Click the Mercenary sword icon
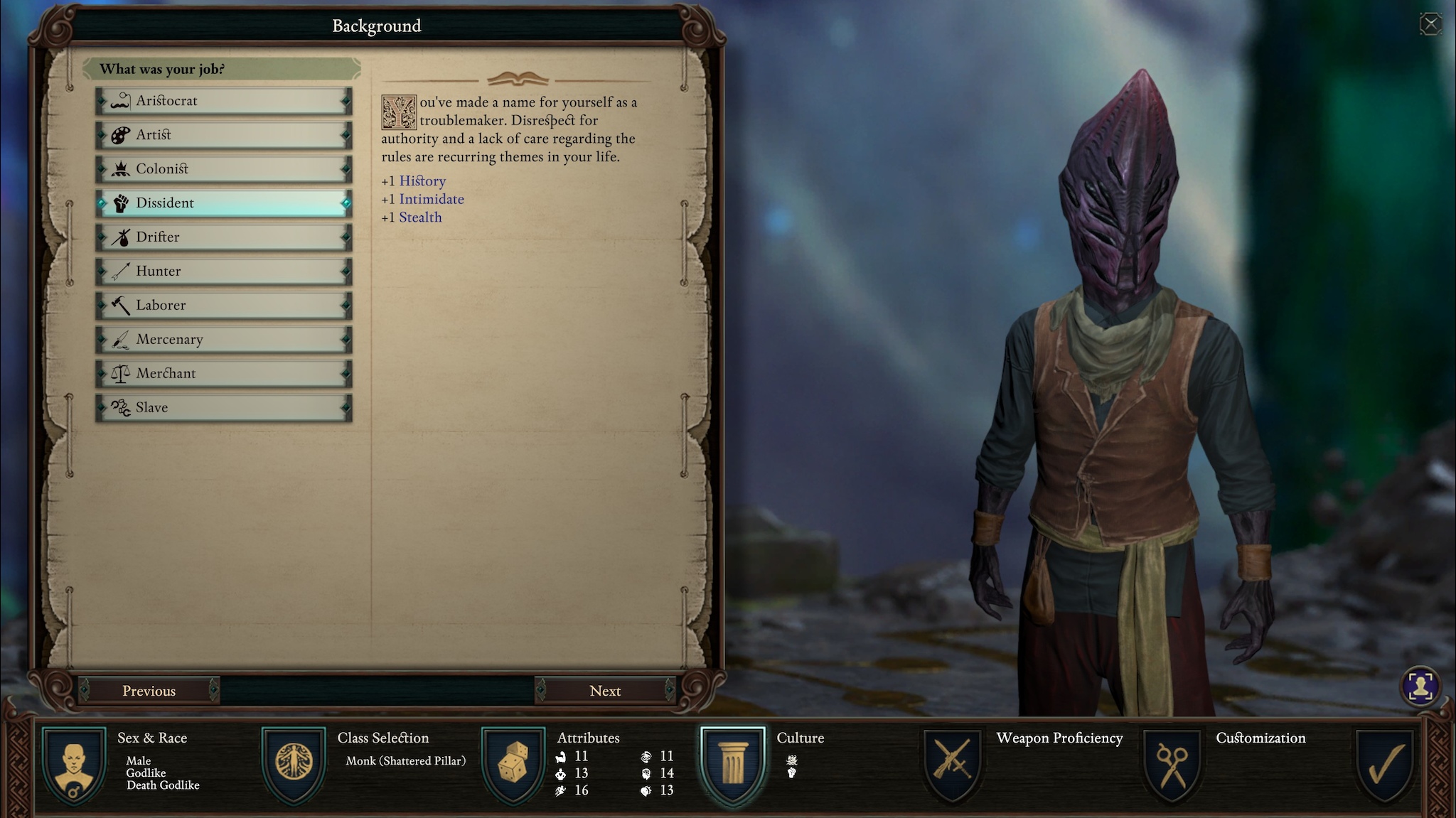Image resolution: width=1456 pixels, height=818 pixels. (122, 339)
